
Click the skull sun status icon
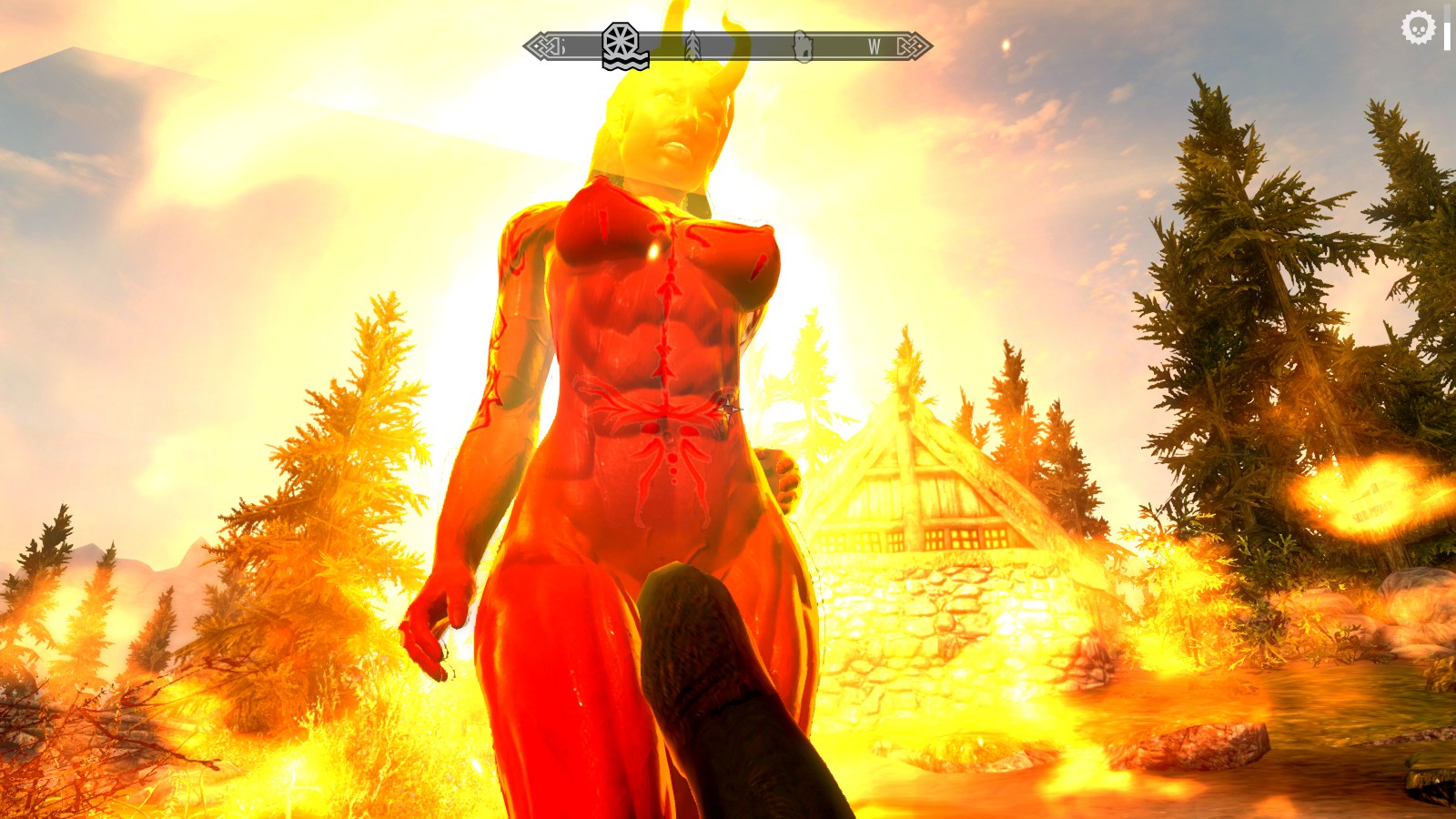(x=1417, y=28)
